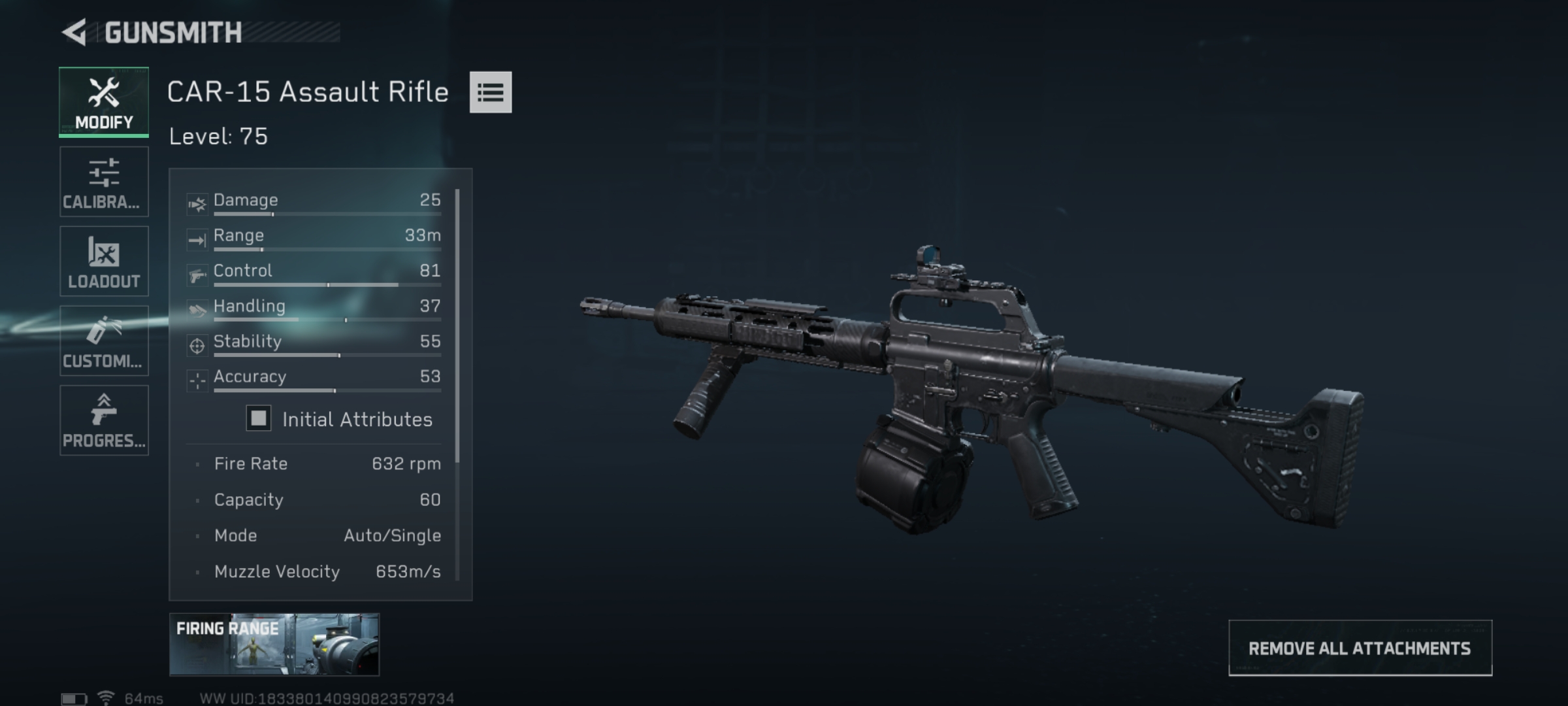Open the Customization tab with spray can
This screenshot has width=1568, height=706.
104,341
